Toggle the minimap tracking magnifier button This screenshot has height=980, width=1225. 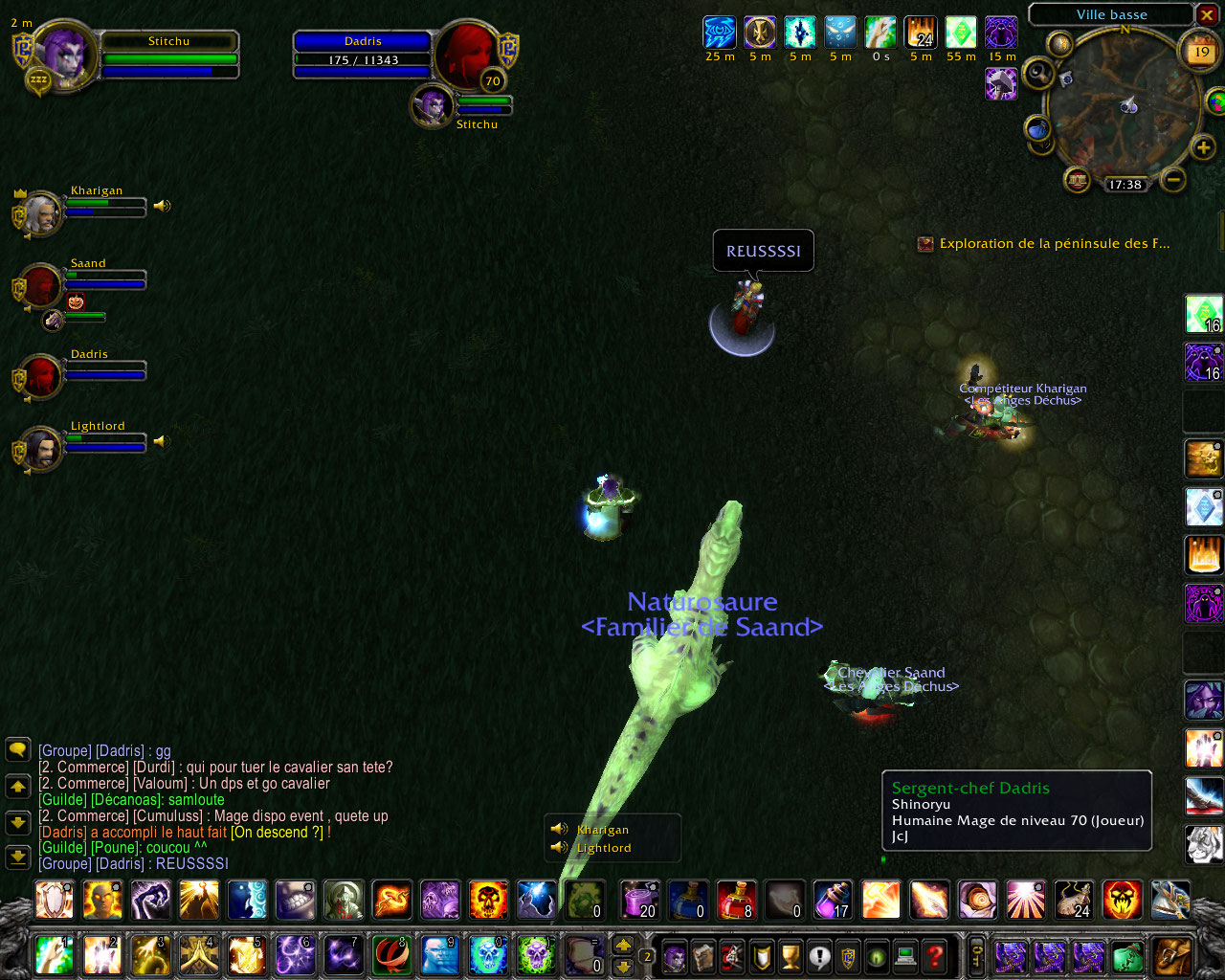(x=1037, y=73)
